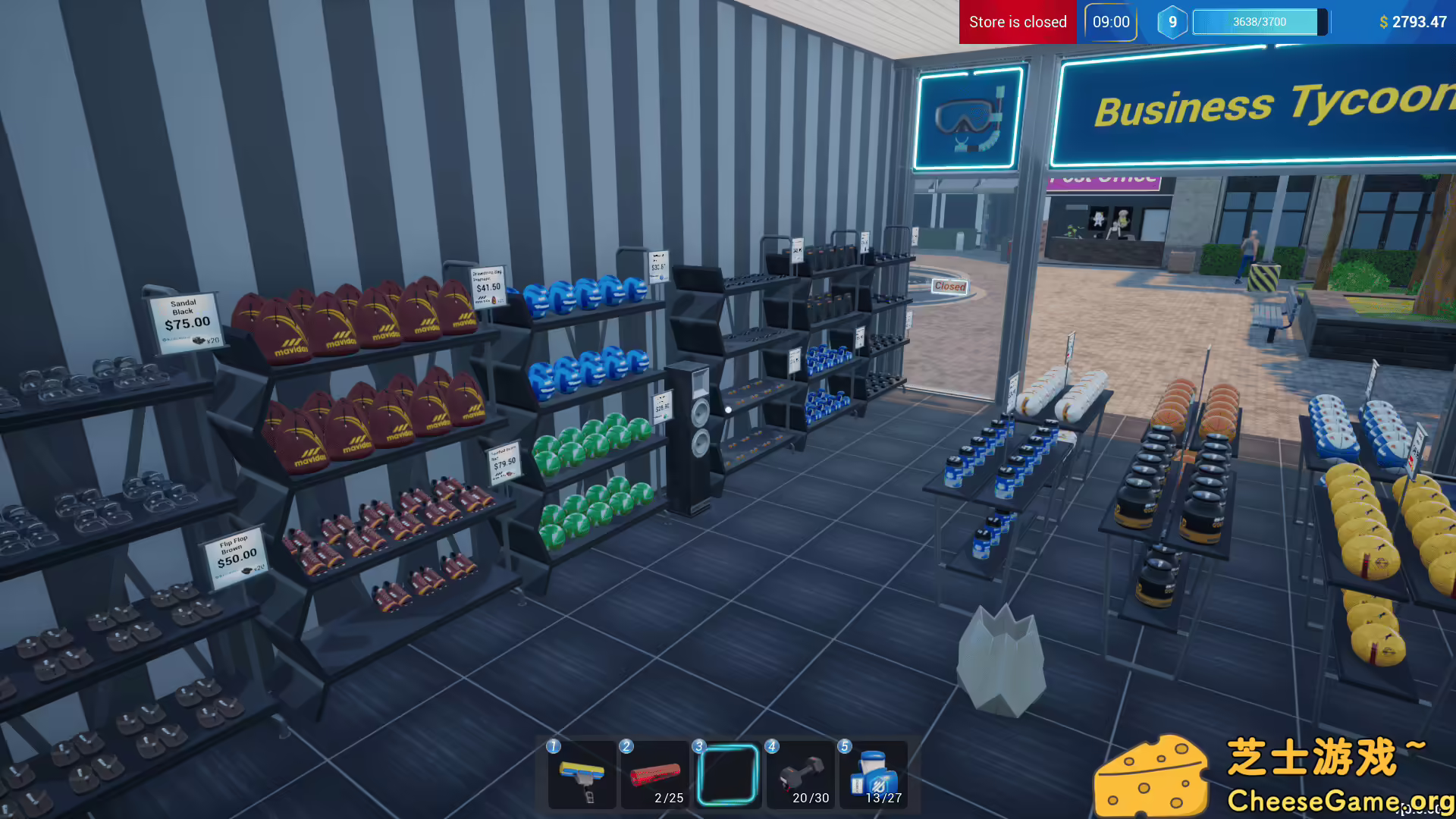
Task: Click the level 9 hexagon badge
Action: coord(1172,22)
